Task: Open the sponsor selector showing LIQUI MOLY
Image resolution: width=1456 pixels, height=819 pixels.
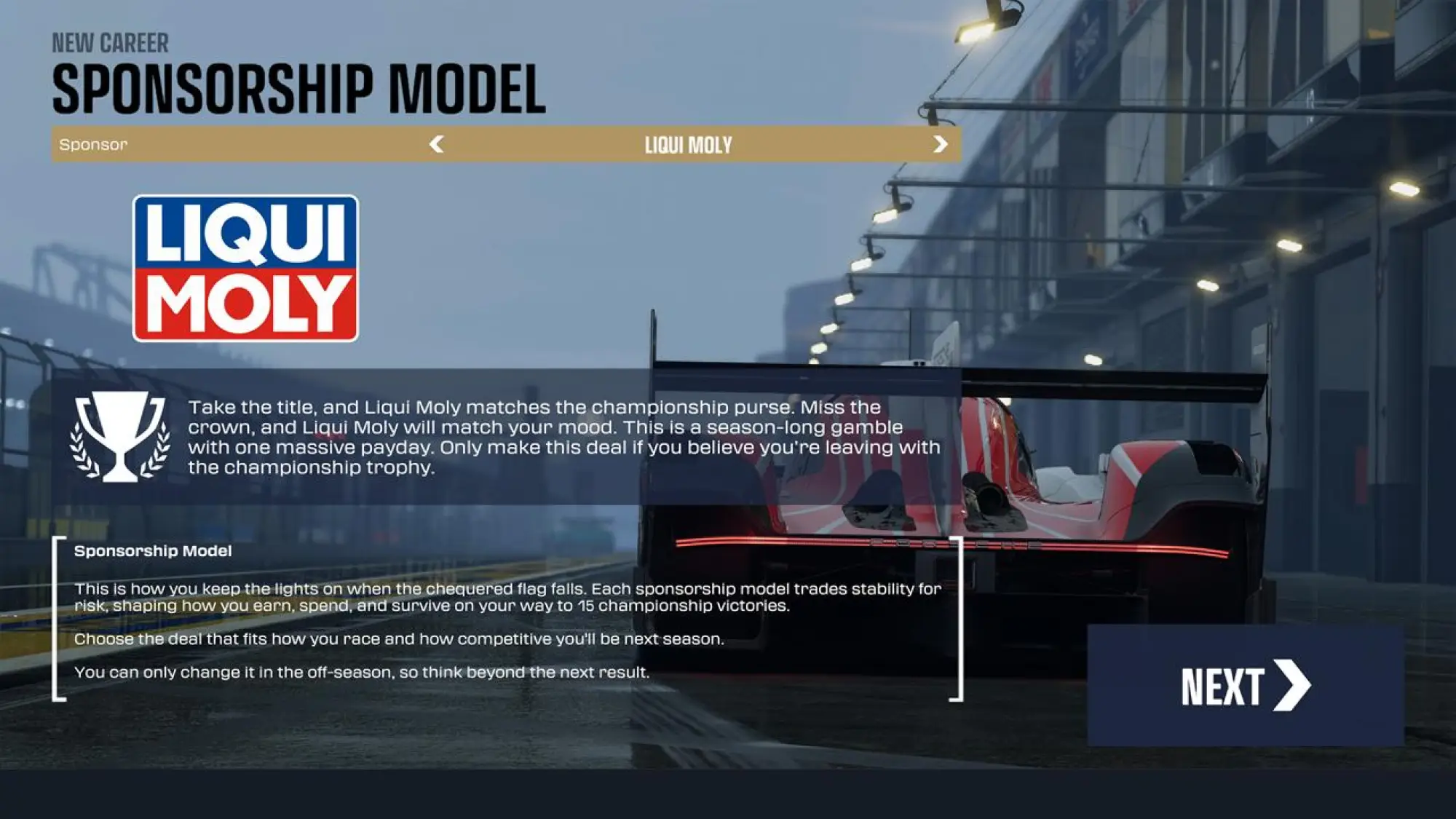Action: point(687,144)
